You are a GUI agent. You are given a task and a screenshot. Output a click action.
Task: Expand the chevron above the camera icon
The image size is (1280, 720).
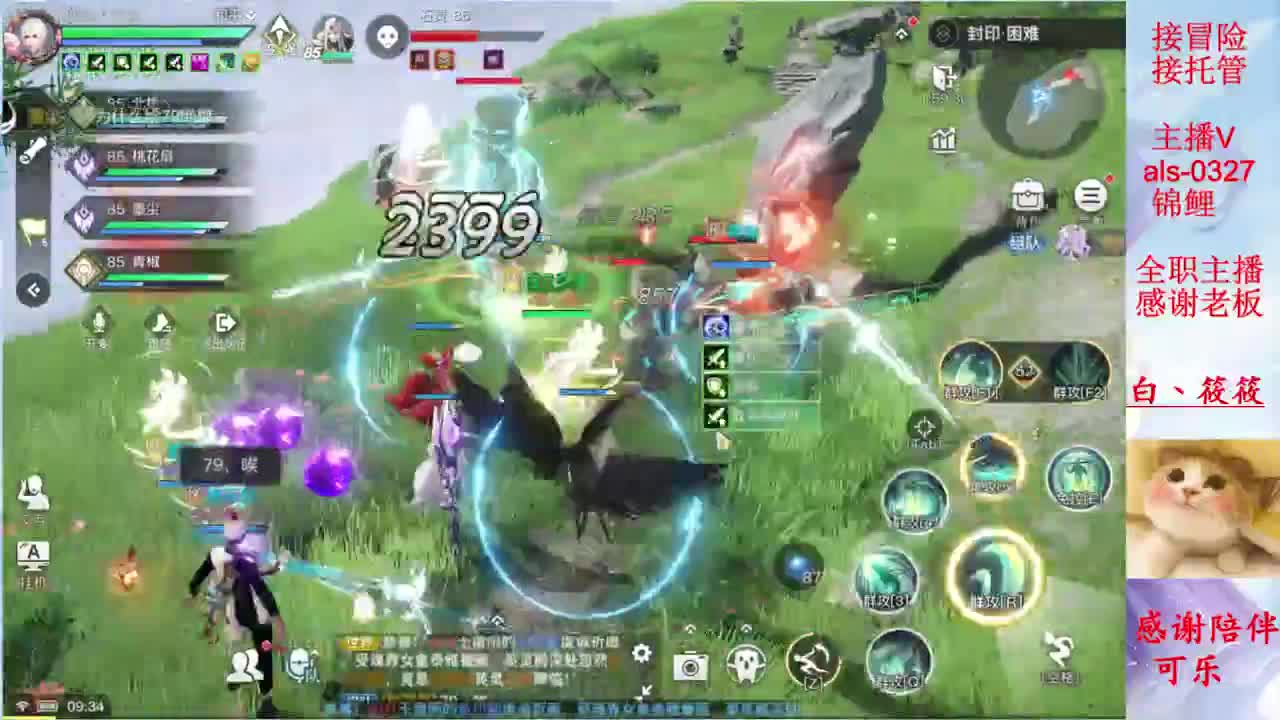[690, 628]
